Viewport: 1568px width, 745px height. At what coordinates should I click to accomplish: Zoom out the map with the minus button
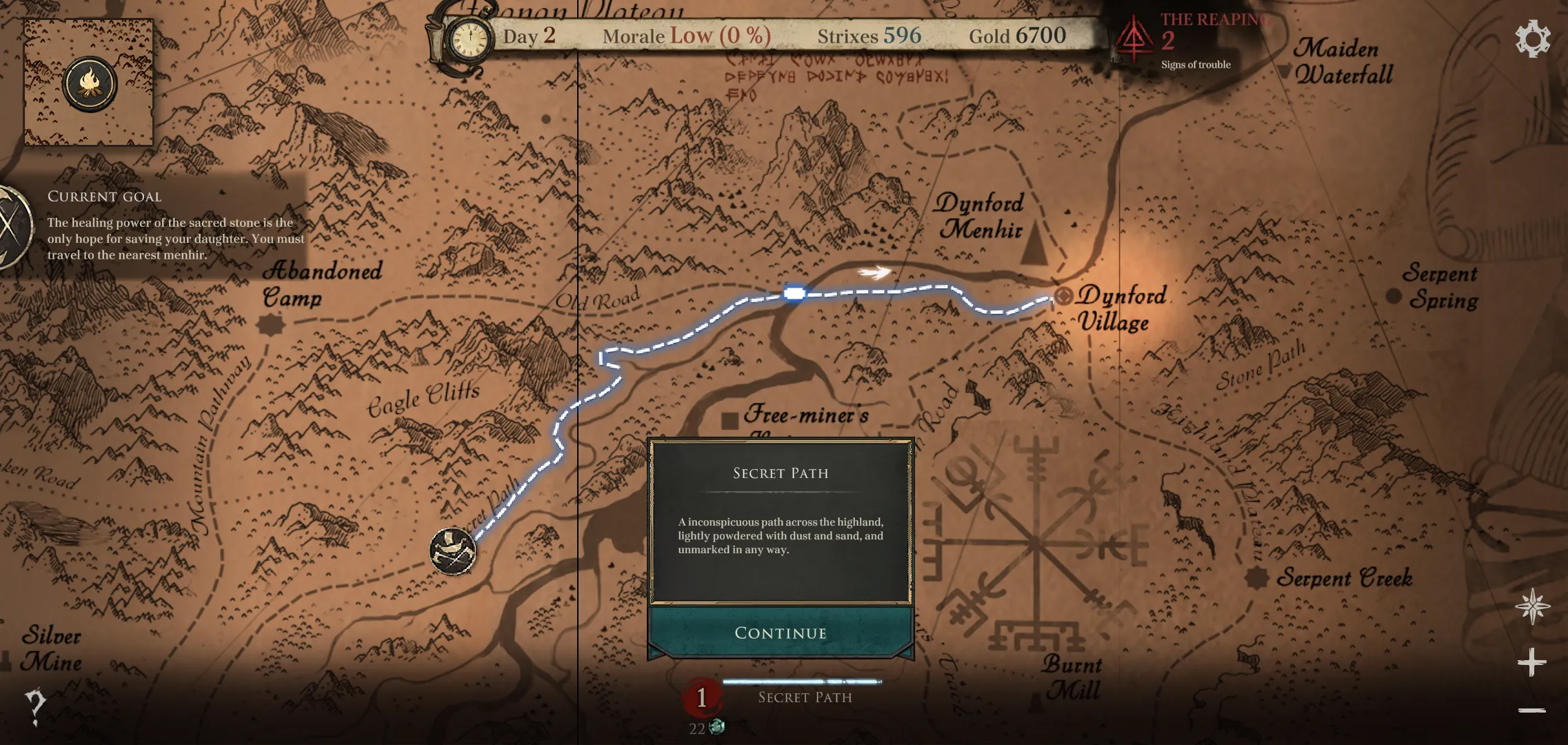[1531, 710]
